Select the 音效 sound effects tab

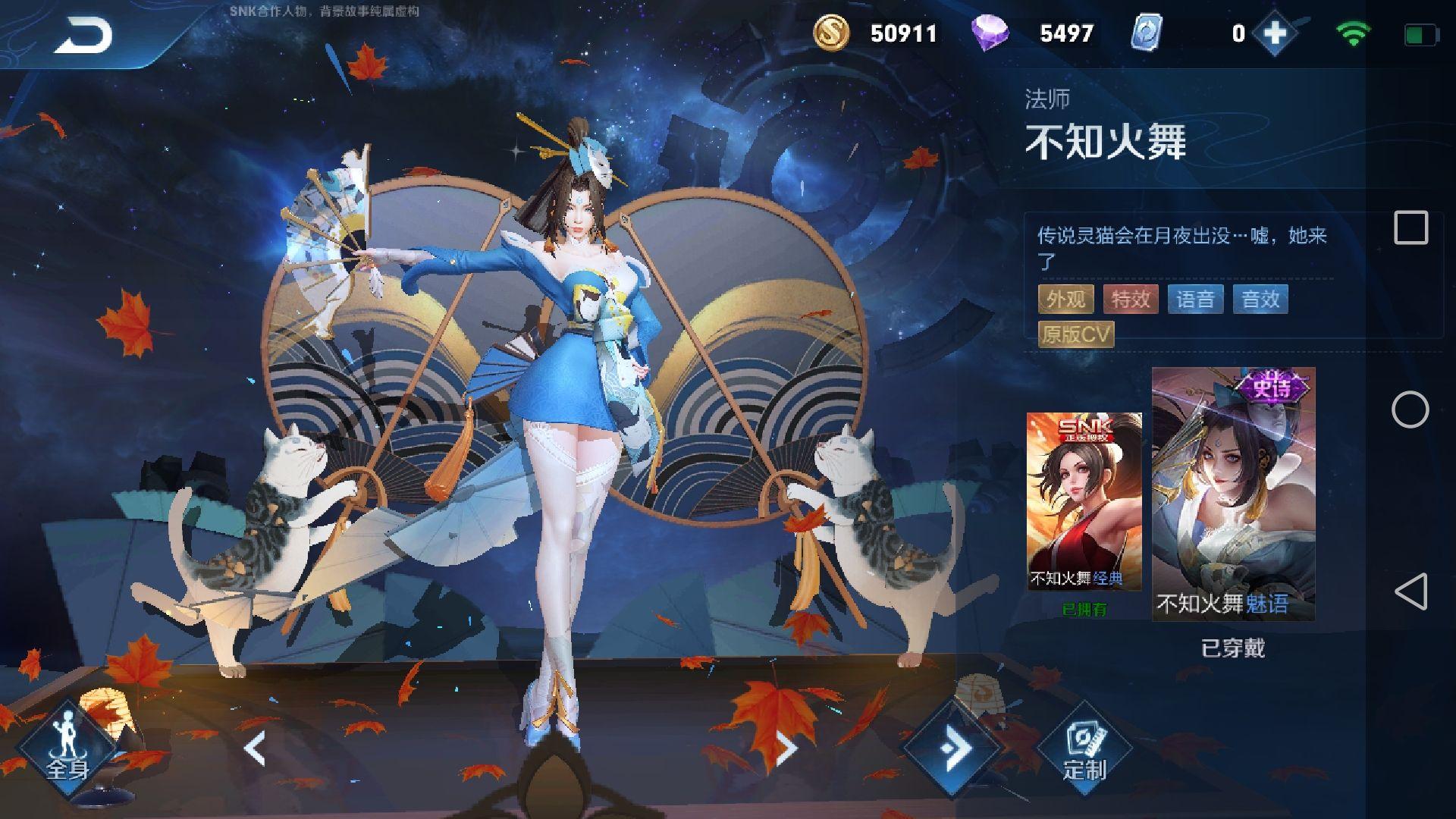point(1261,300)
